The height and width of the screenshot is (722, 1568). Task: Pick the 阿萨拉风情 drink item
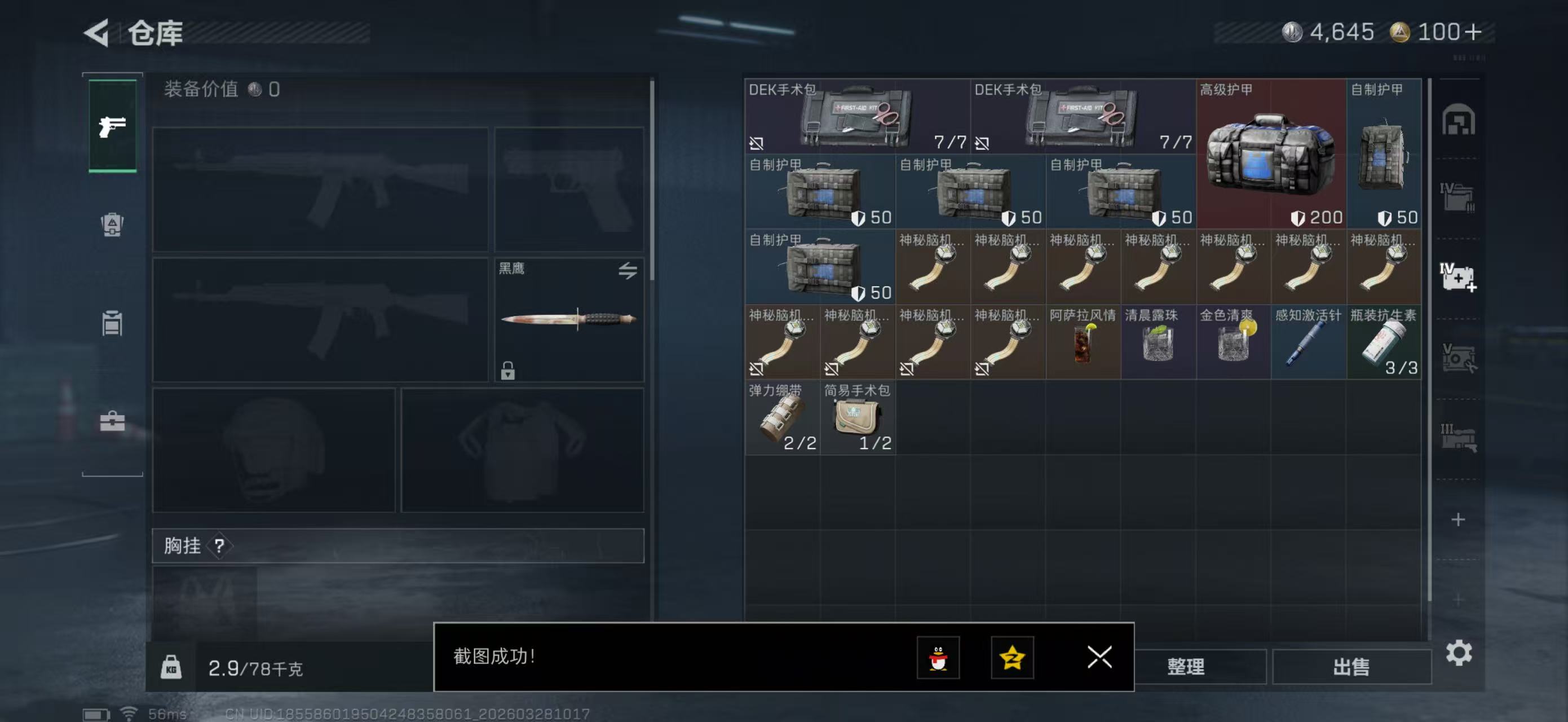[x=1083, y=342]
